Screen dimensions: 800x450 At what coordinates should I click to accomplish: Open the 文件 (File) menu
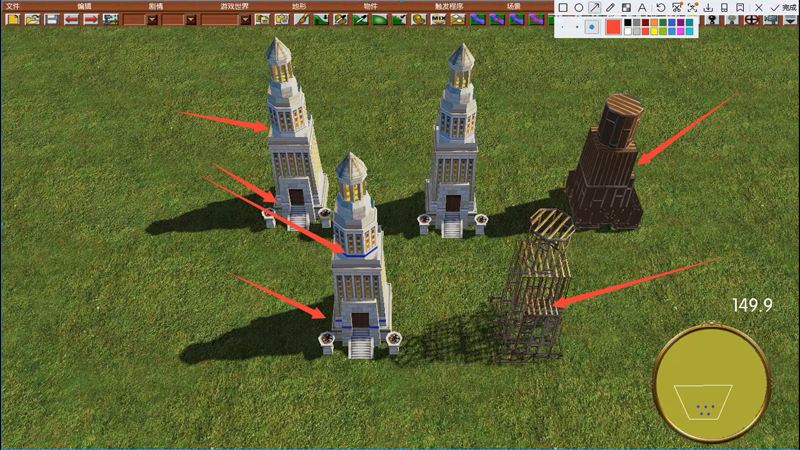[12, 6]
